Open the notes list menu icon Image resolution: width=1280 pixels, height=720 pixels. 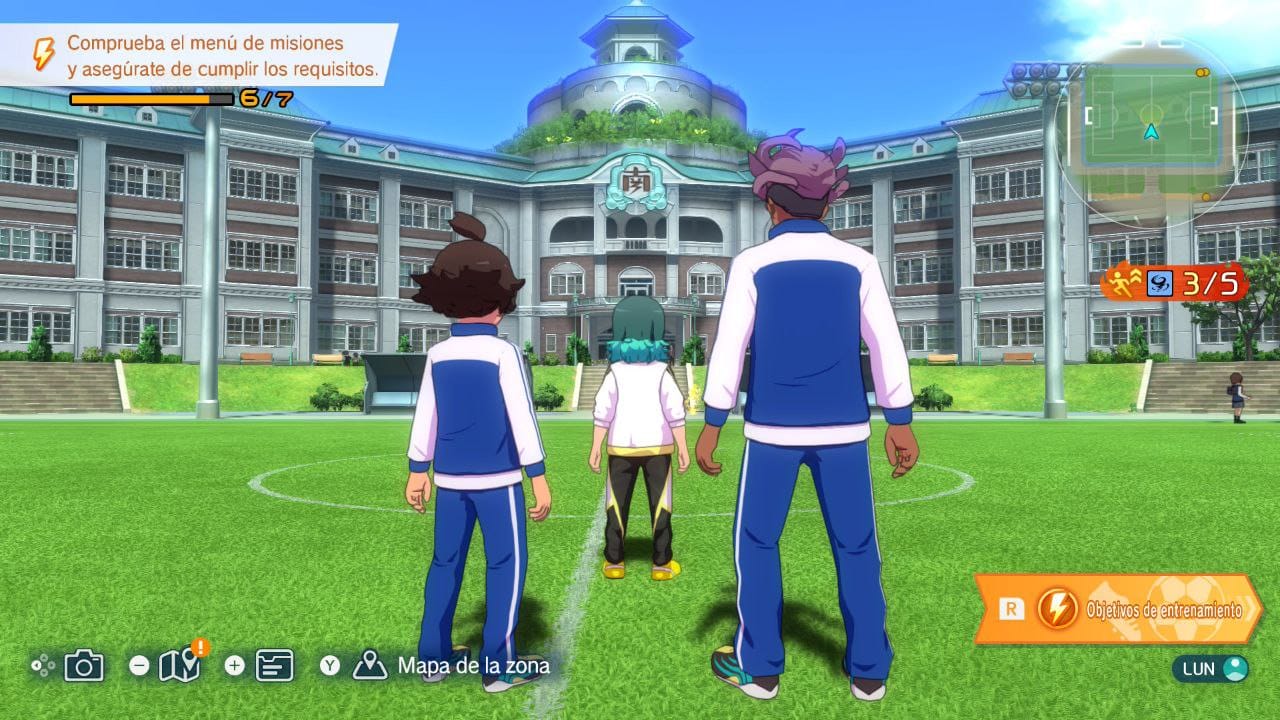point(274,665)
